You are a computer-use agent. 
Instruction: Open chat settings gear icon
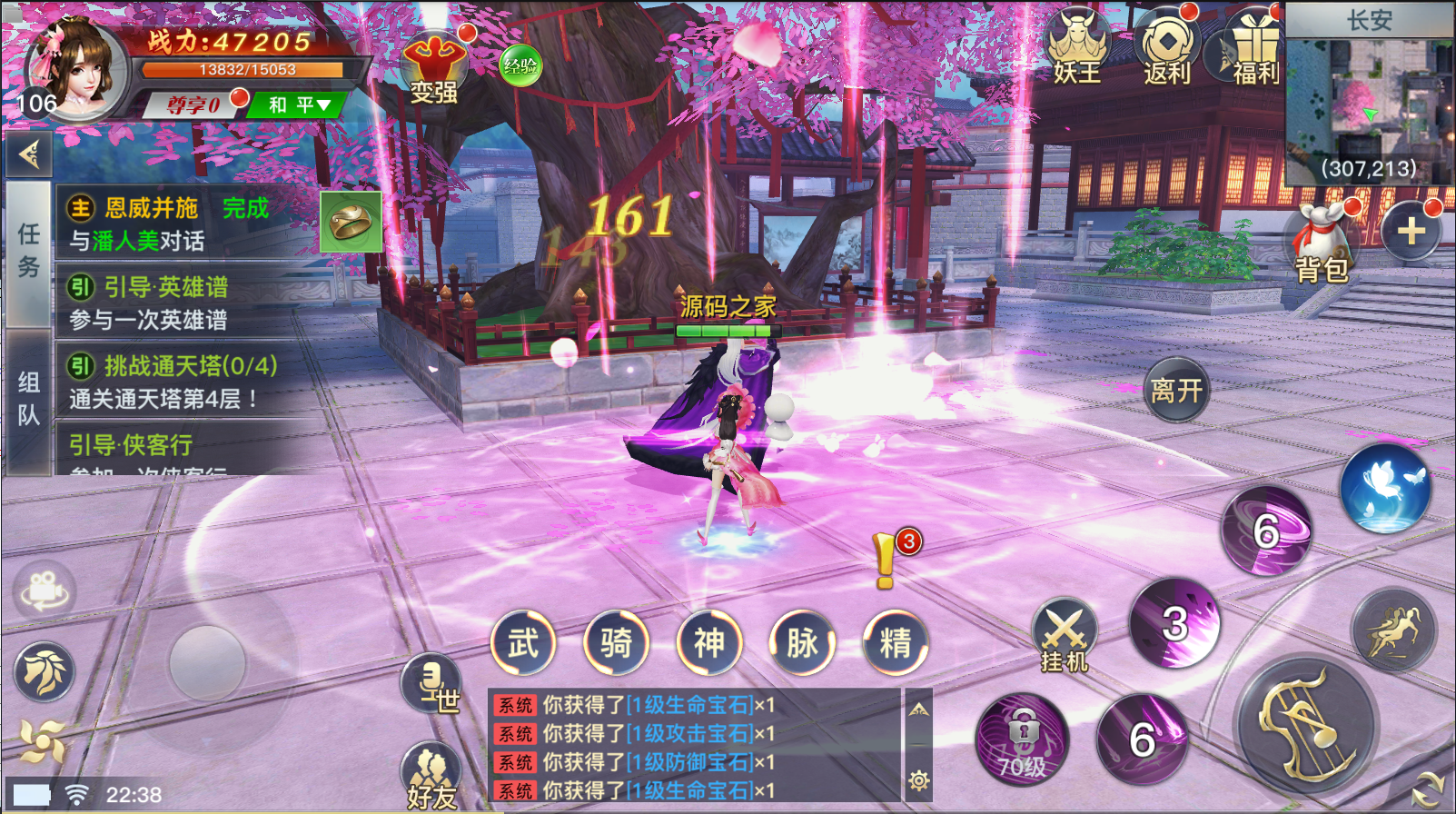pos(919,780)
